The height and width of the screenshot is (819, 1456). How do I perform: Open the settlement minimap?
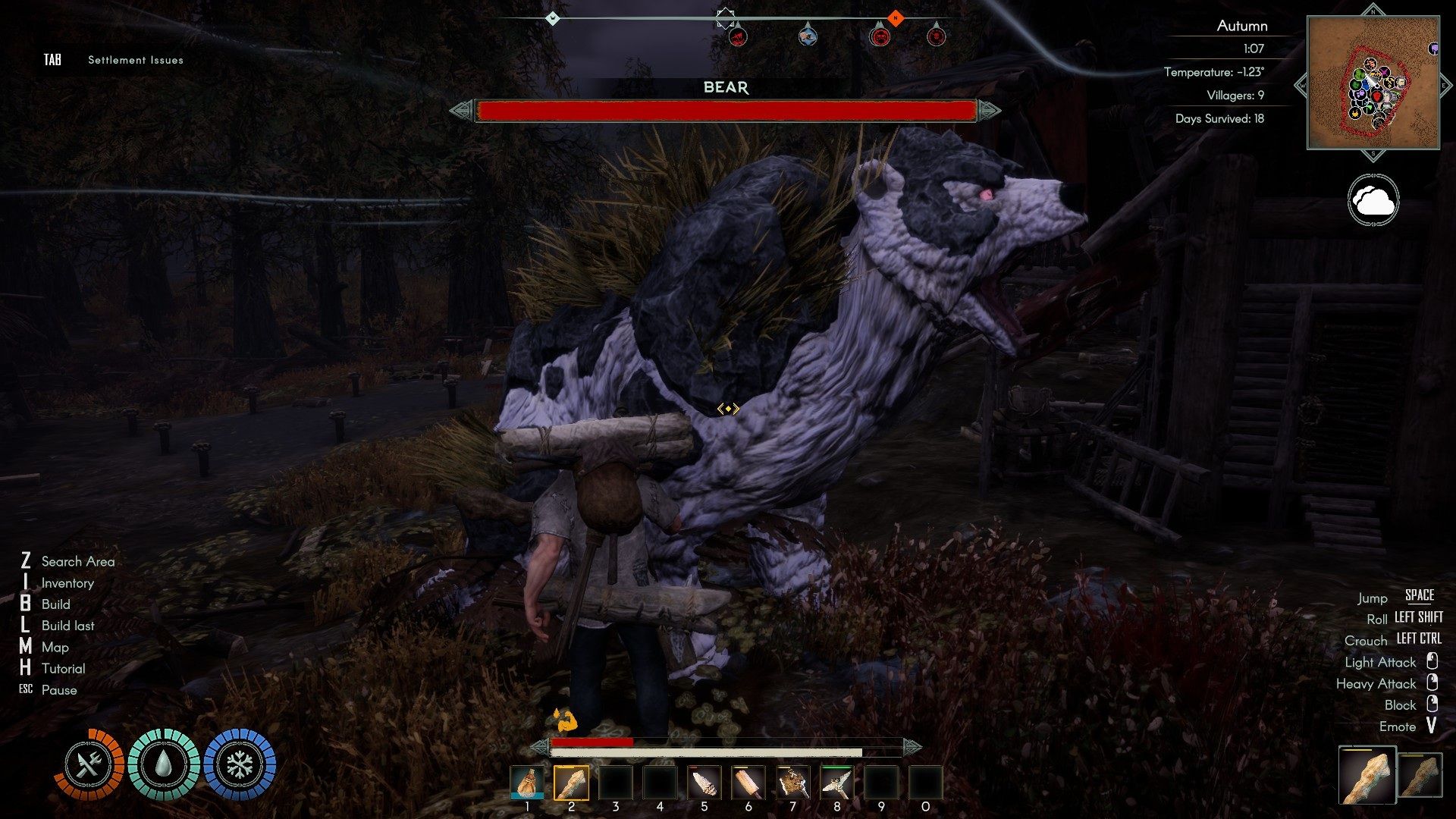pos(1373,83)
